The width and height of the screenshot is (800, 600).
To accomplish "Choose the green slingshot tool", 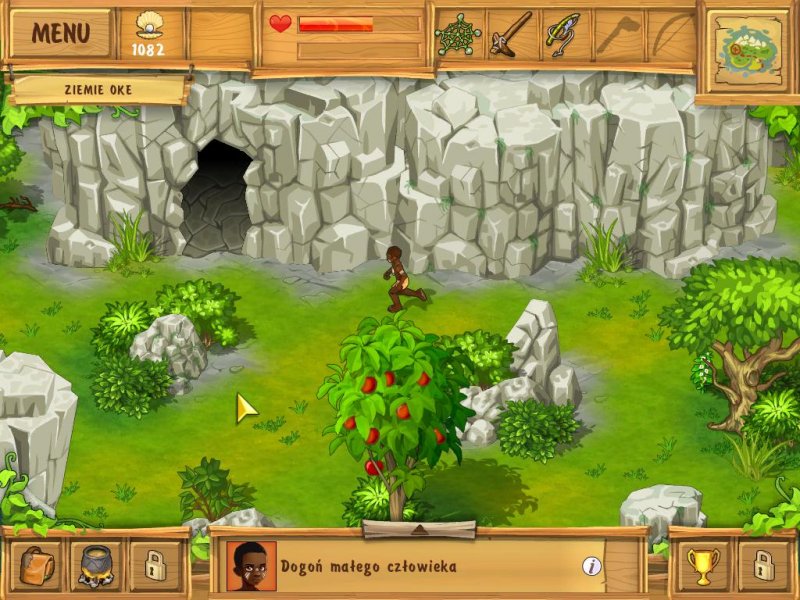I will (562, 35).
